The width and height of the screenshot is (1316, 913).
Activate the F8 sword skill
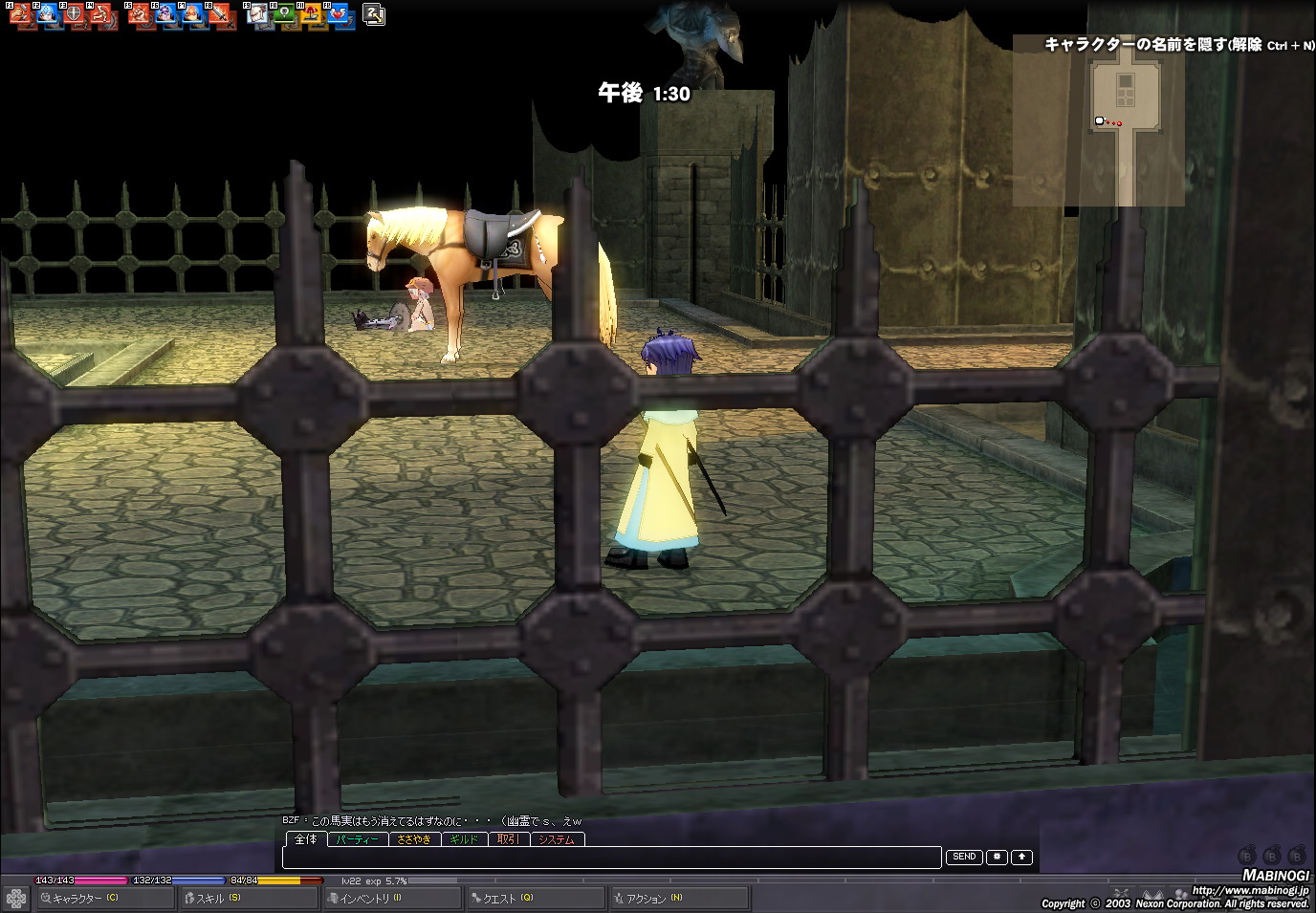pos(222,15)
